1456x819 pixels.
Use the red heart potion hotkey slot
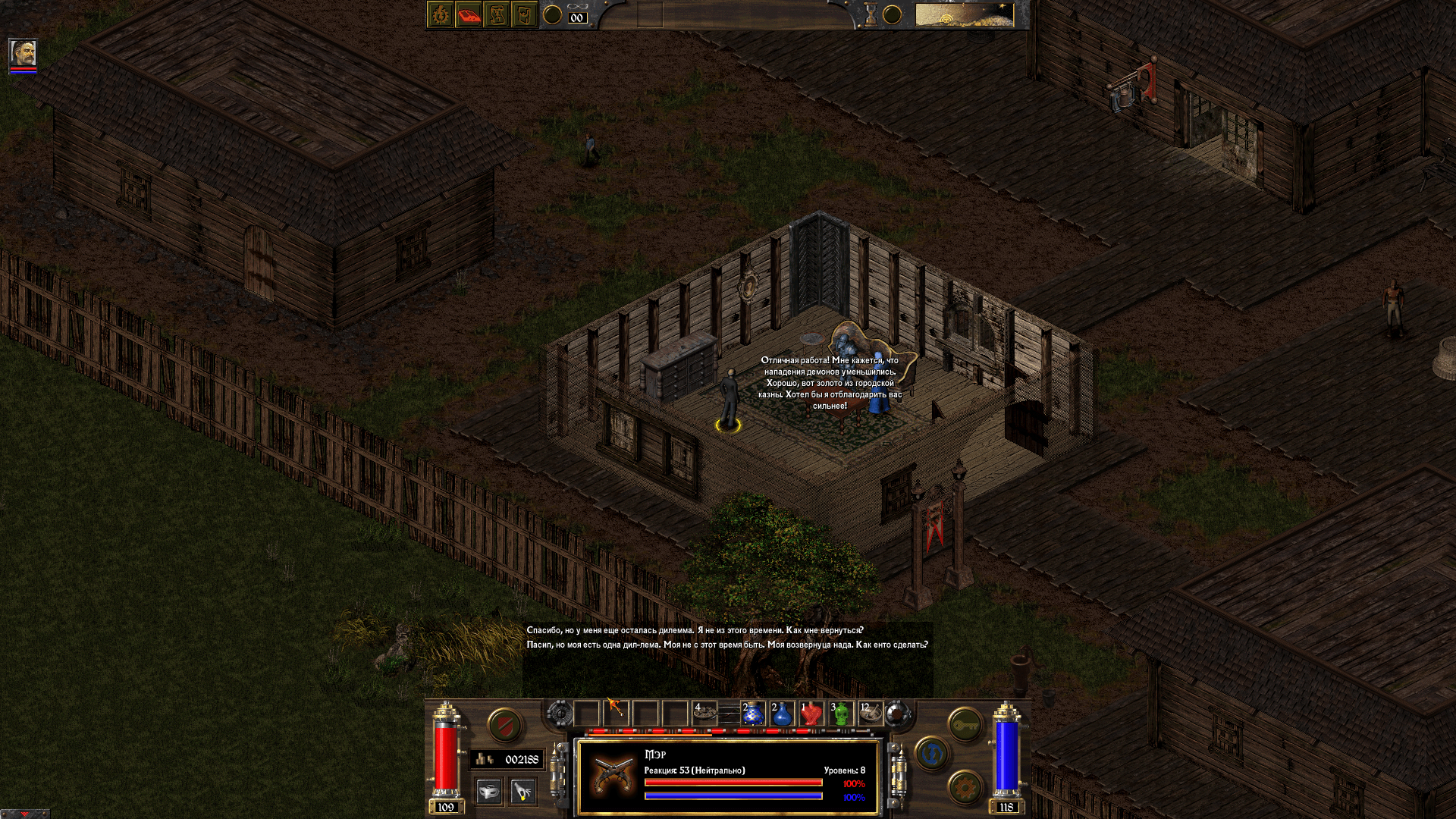point(811,714)
